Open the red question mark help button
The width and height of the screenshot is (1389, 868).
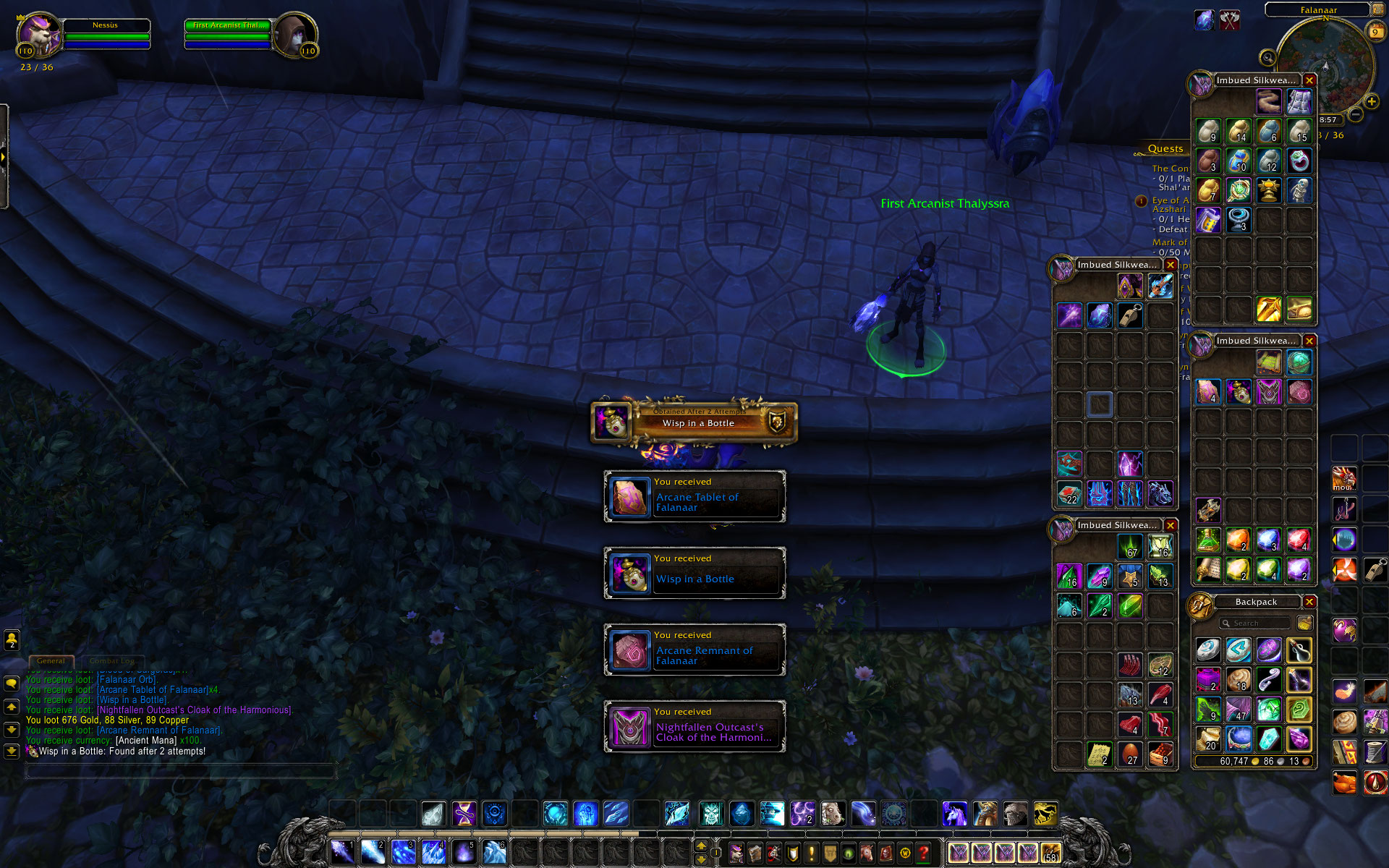(x=923, y=854)
